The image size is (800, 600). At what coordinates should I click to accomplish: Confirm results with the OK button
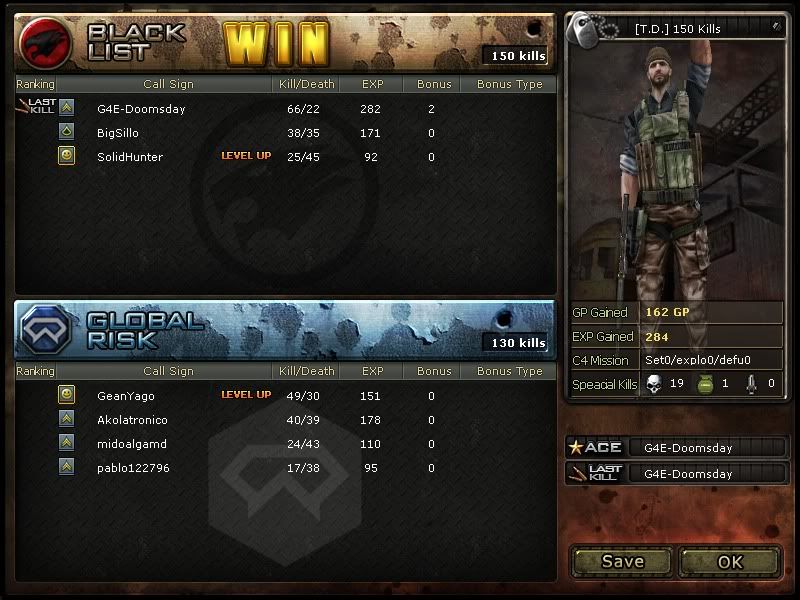pyautogui.click(x=730, y=561)
